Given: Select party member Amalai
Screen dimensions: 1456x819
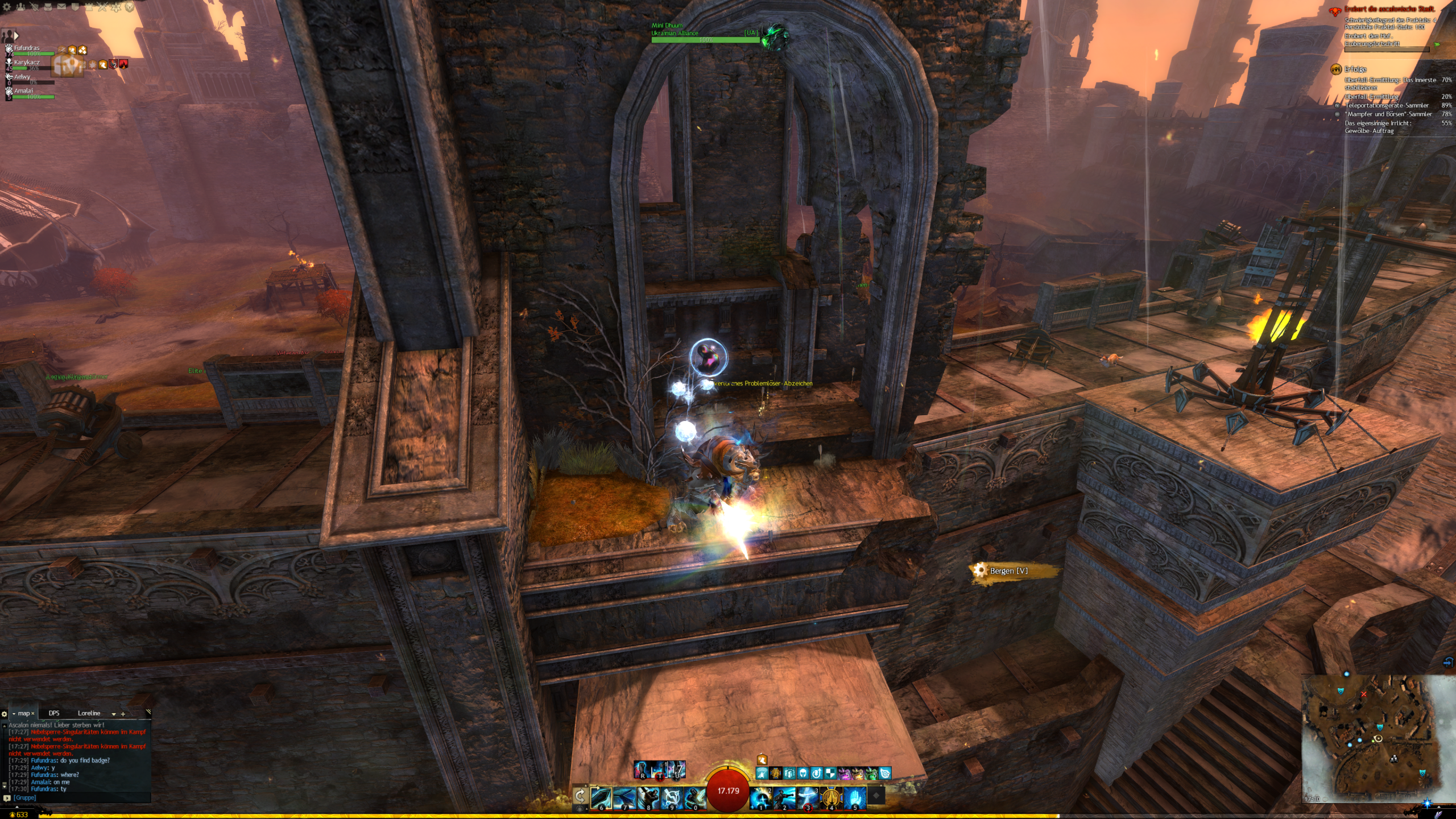Looking at the screenshot, I should pyautogui.click(x=24, y=92).
